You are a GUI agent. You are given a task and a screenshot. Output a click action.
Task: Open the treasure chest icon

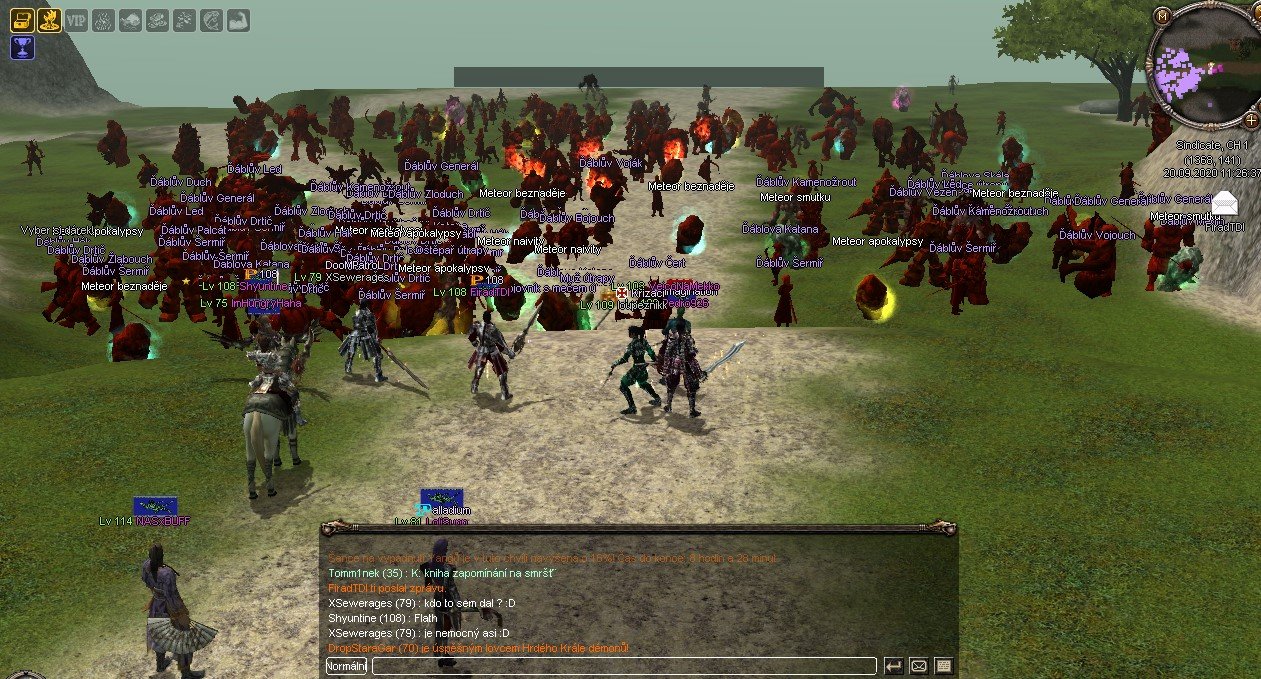(x=22, y=19)
